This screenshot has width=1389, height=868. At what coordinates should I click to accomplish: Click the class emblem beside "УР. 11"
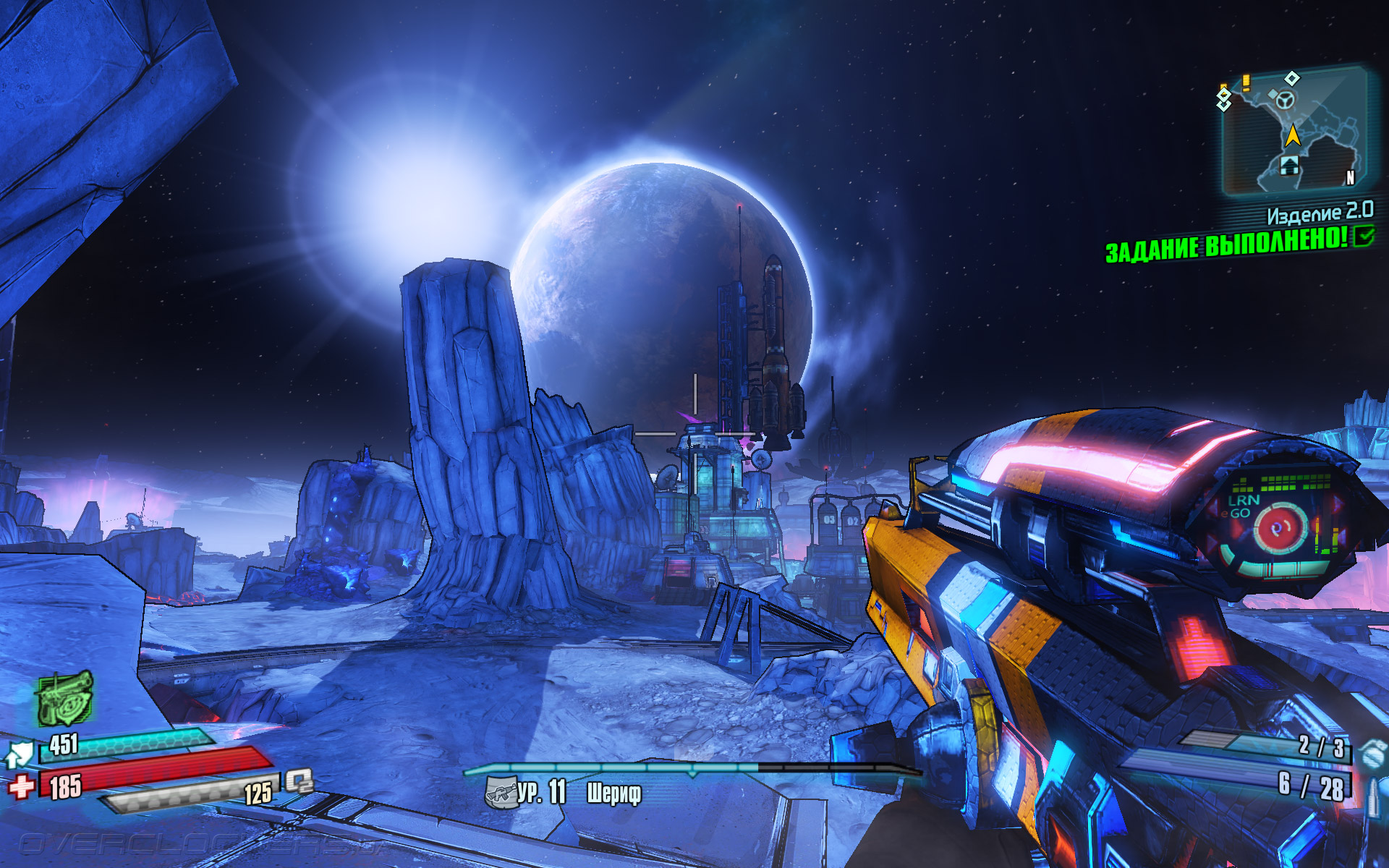[x=500, y=793]
